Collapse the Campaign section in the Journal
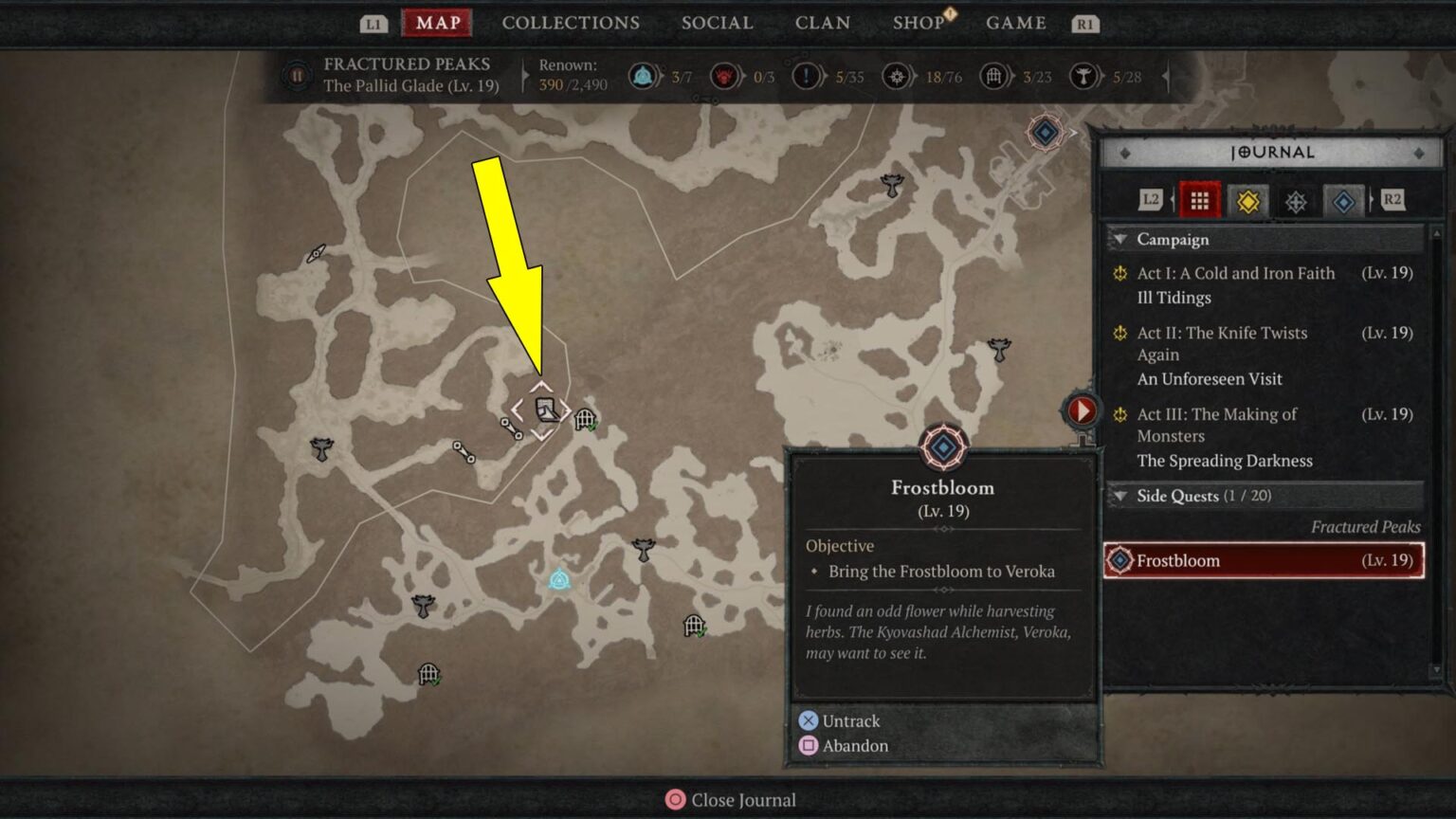 1122,240
